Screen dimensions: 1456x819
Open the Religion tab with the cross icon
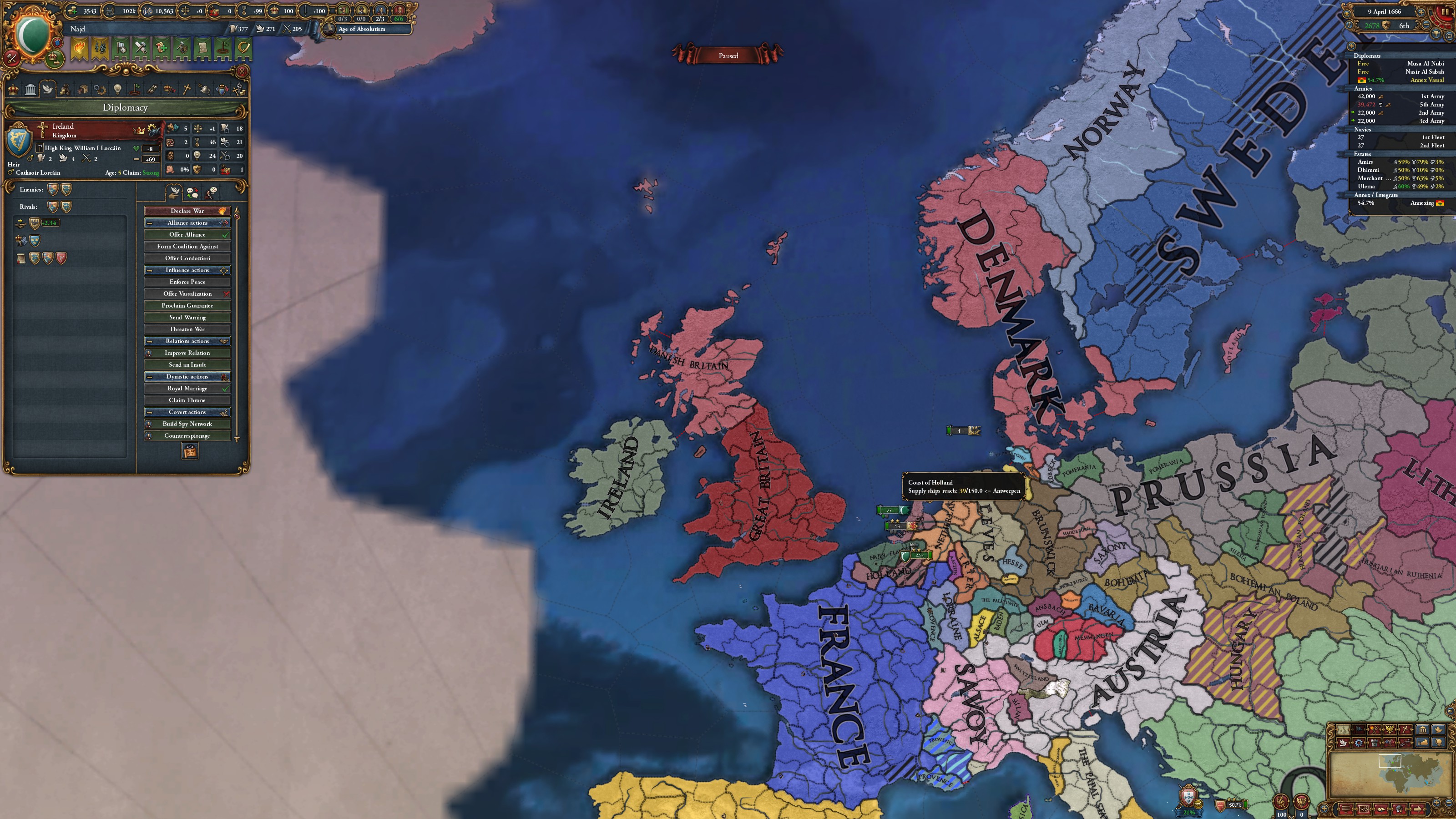click(x=187, y=88)
